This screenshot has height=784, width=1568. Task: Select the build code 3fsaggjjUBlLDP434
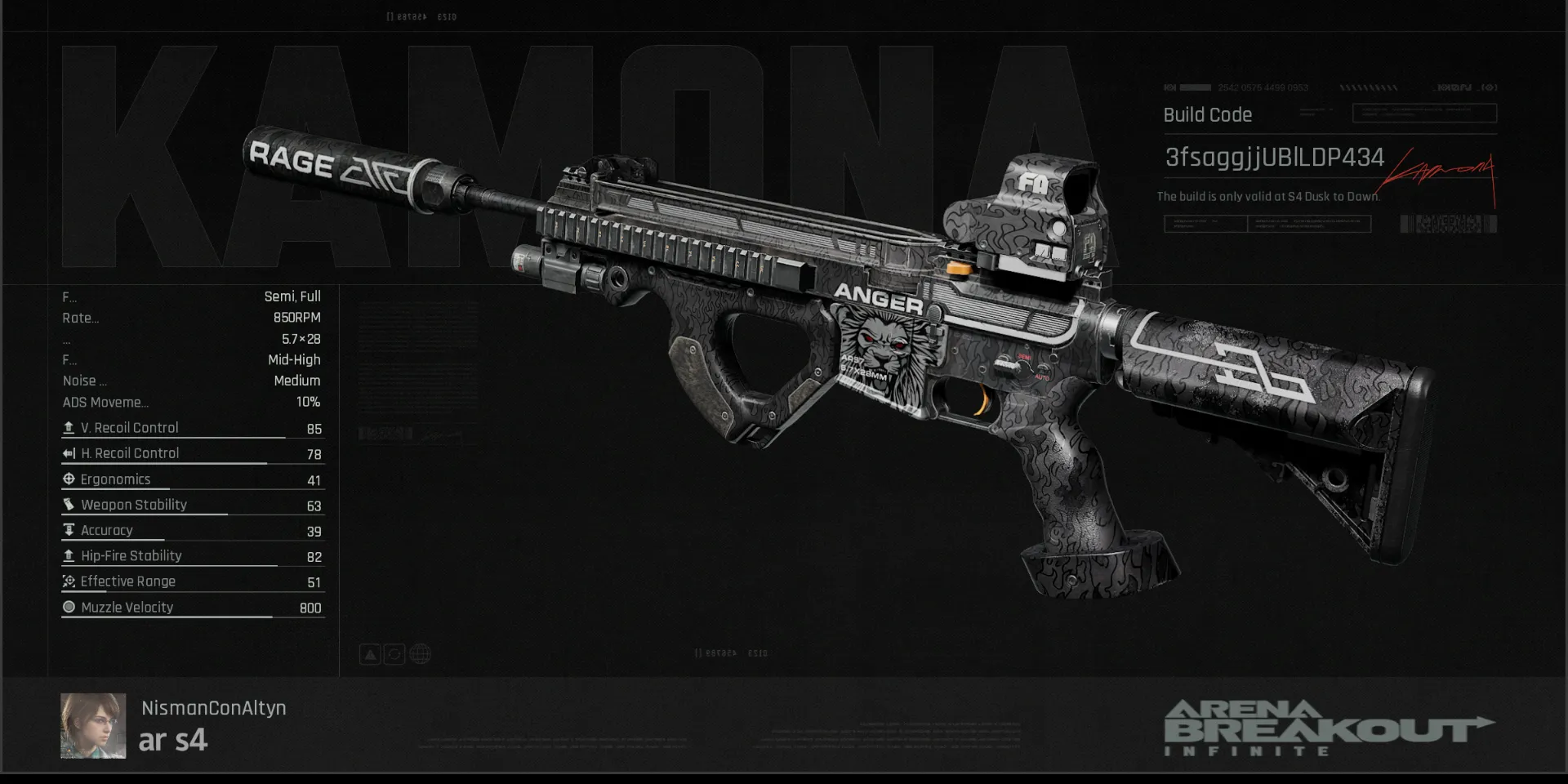click(x=1274, y=158)
